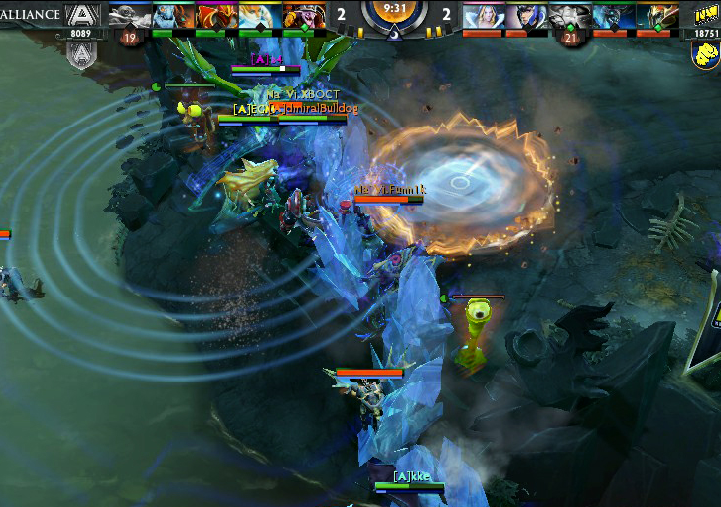Select the greyed-out Na'Vi hero portrait
The image size is (721, 507).
(x=569, y=15)
